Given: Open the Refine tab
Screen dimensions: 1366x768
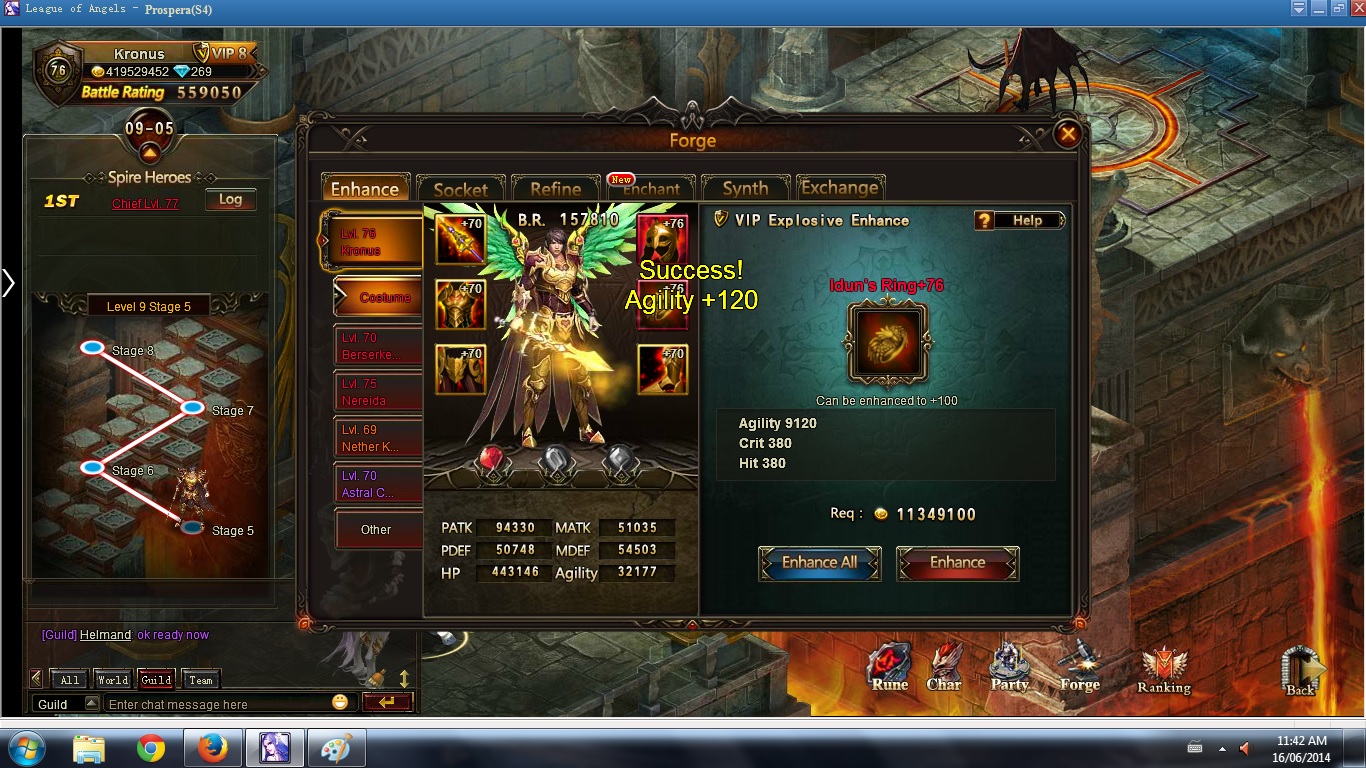Looking at the screenshot, I should [555, 189].
